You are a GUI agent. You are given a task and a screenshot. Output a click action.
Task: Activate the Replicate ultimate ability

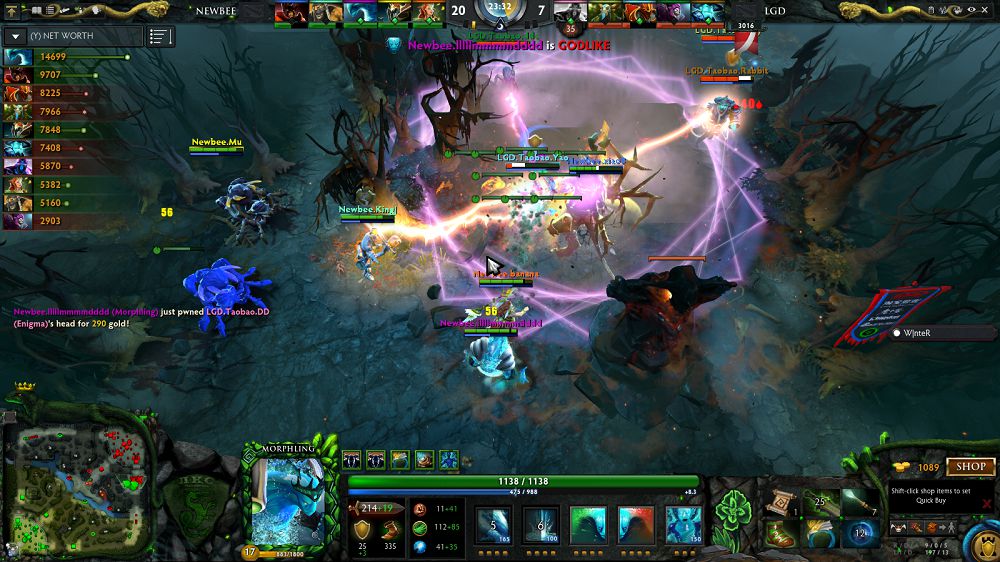[684, 524]
